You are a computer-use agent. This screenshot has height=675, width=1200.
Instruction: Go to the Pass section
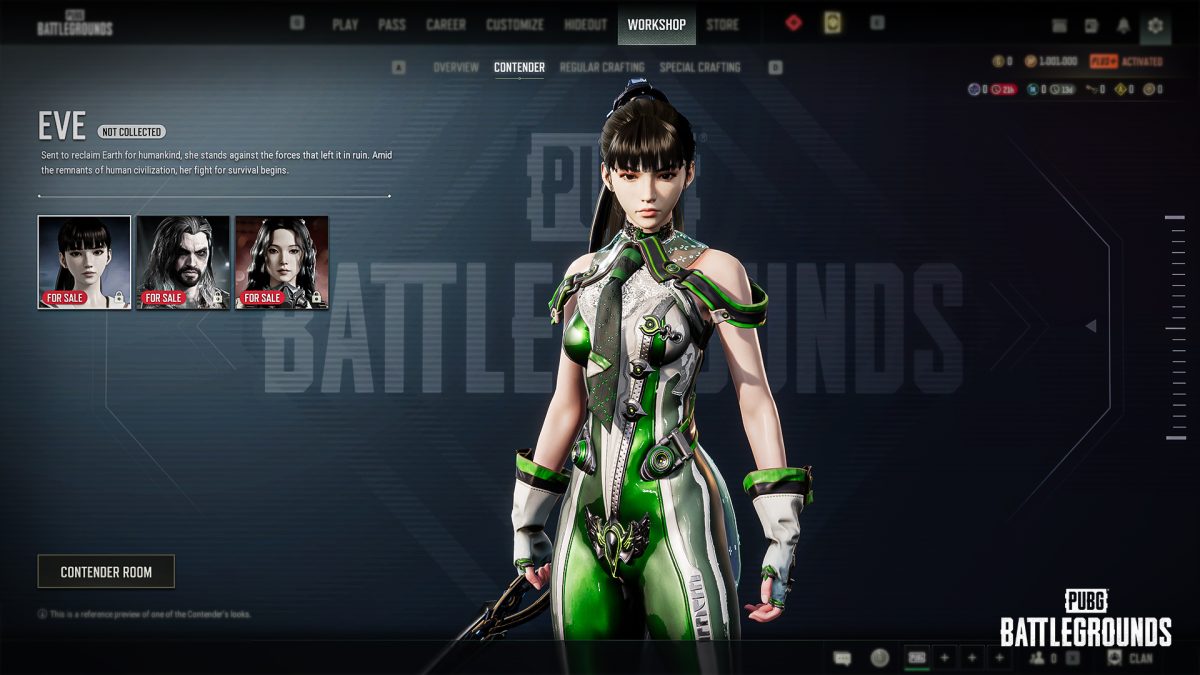tap(391, 25)
